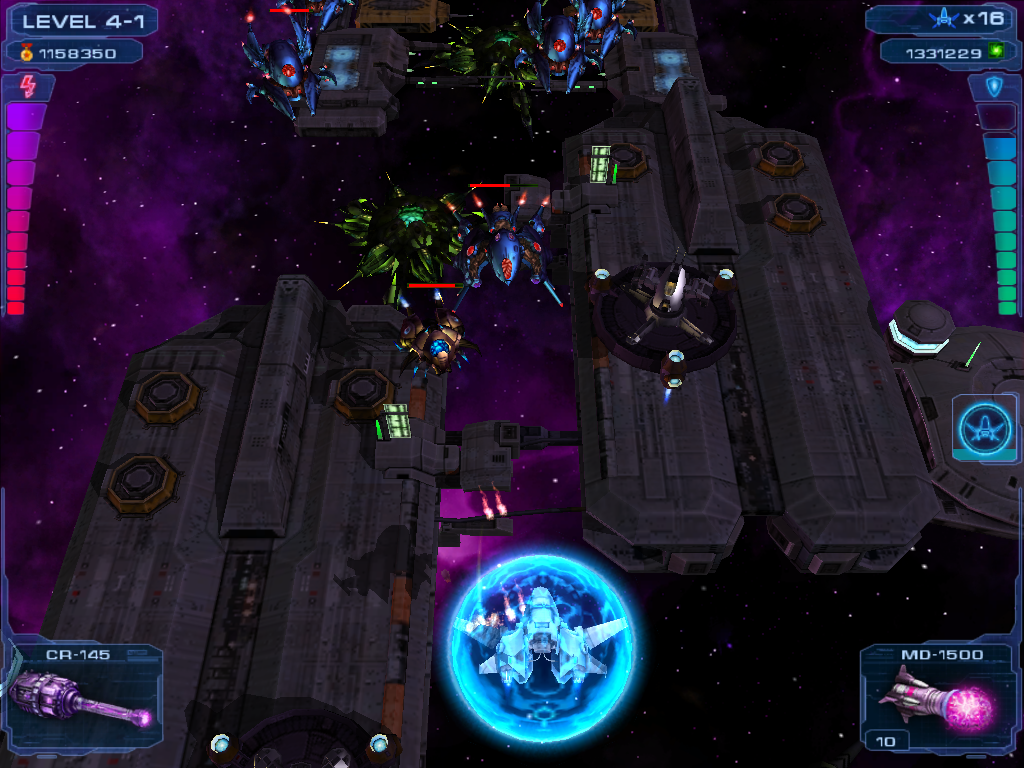Activate the ship special ability button
The width and height of the screenshot is (1024, 768).
[985, 430]
